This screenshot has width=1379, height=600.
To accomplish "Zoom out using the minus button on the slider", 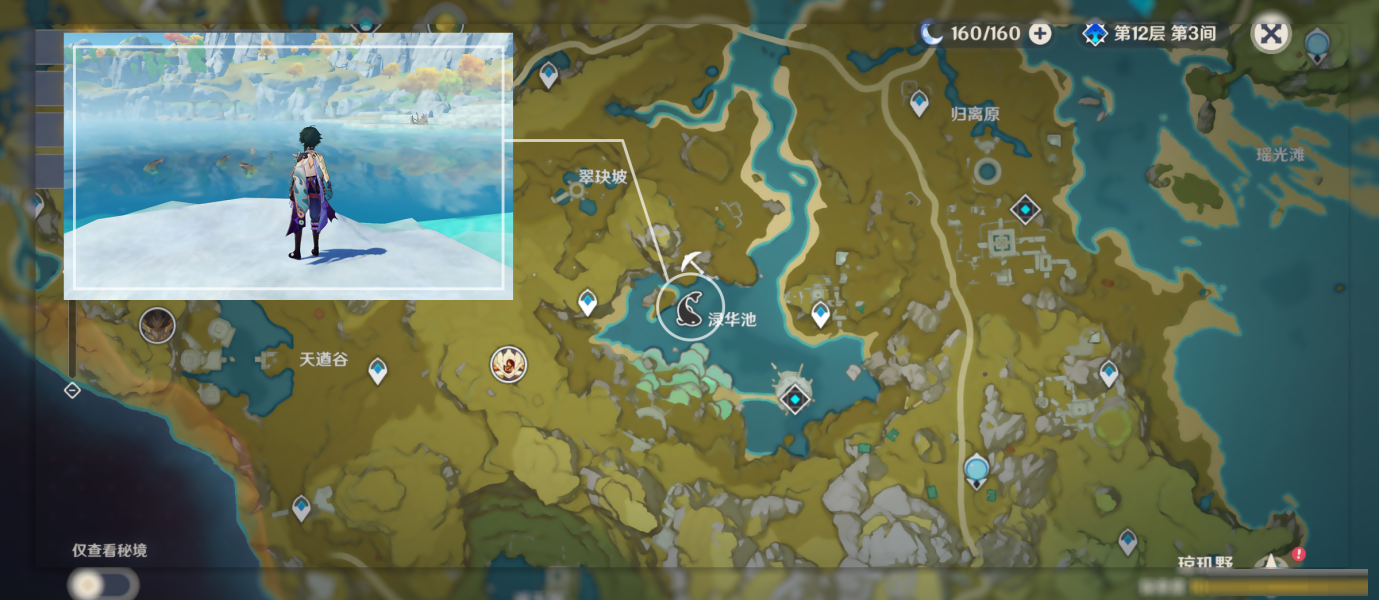I will (72, 390).
